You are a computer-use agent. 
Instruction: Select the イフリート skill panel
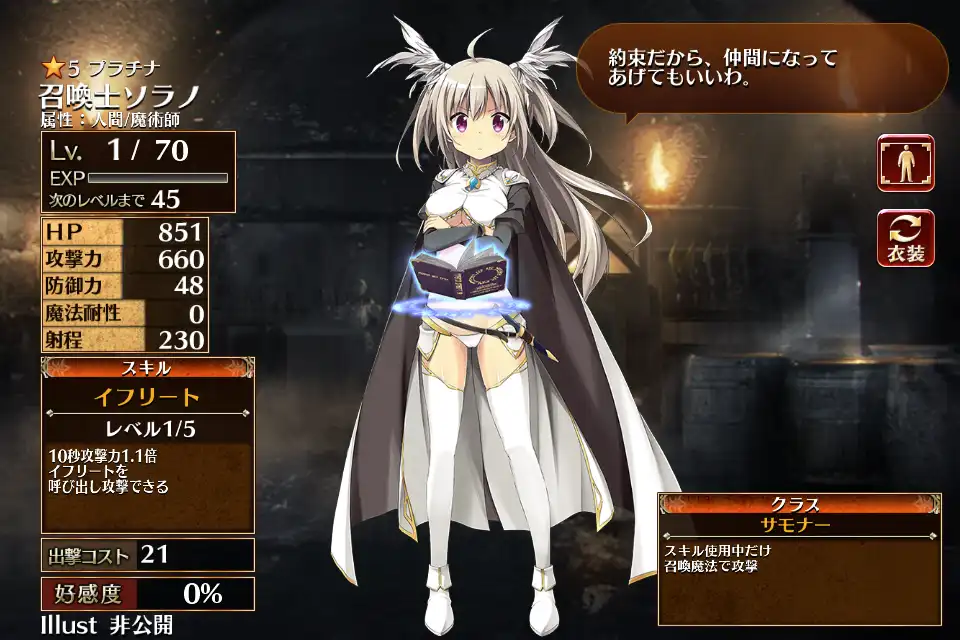pos(147,397)
